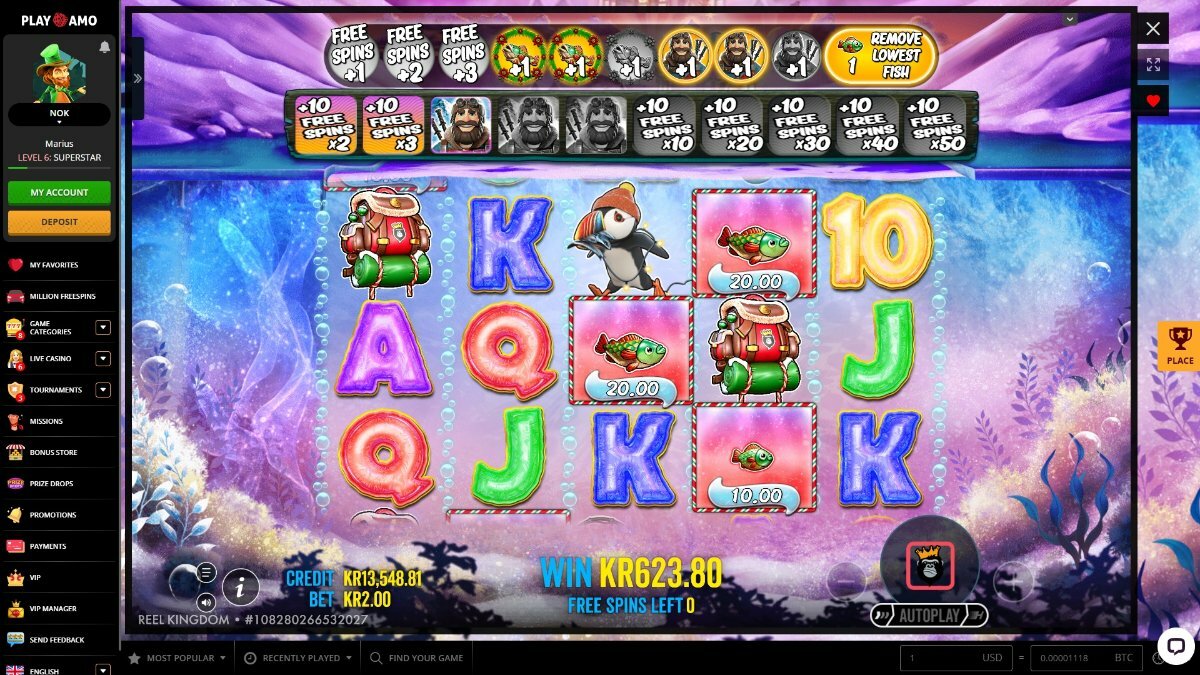Image resolution: width=1200 pixels, height=675 pixels.
Task: Expand the Game Categories menu
Action: tap(102, 327)
